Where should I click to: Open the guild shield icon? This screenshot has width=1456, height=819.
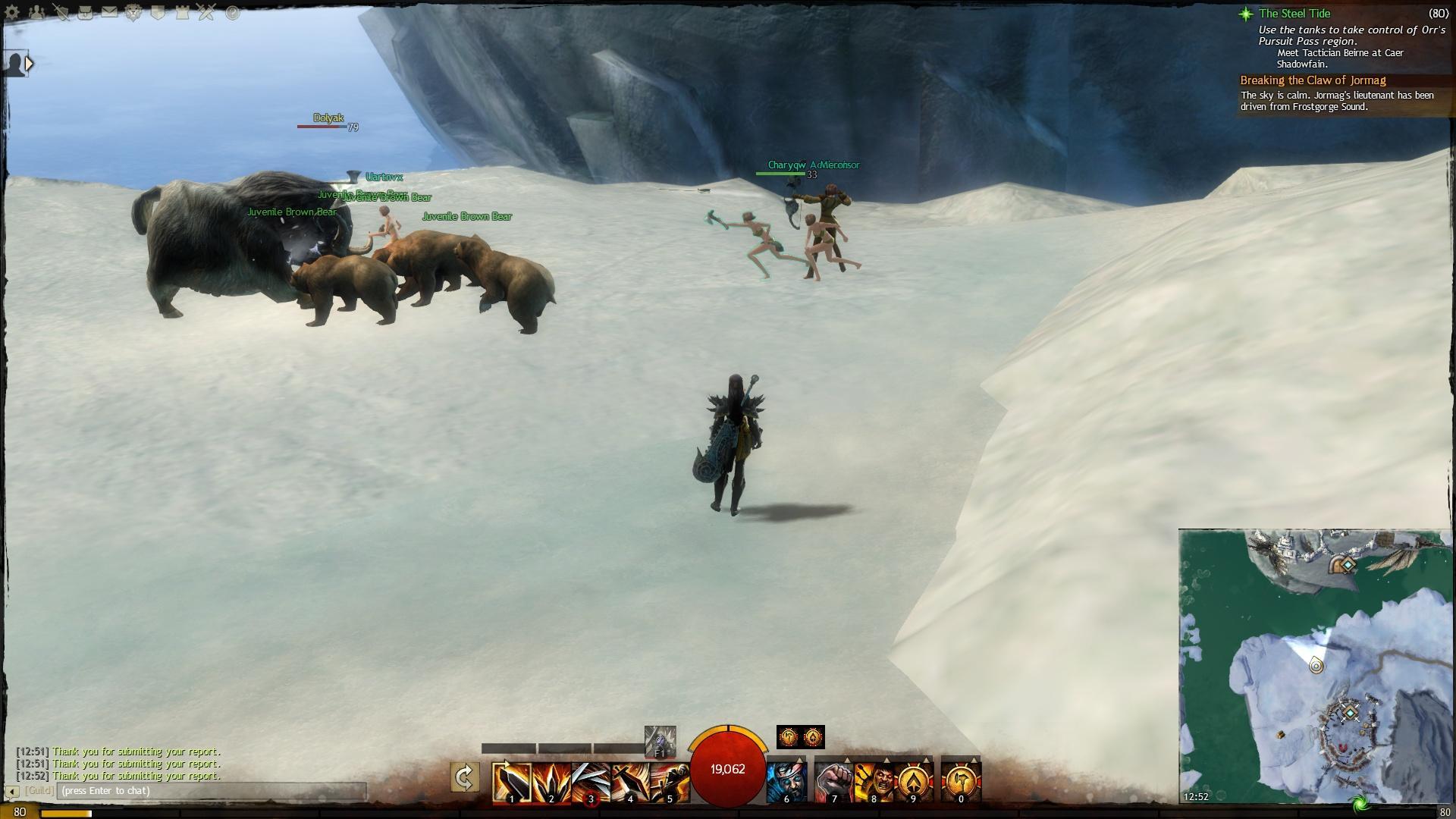[158, 12]
